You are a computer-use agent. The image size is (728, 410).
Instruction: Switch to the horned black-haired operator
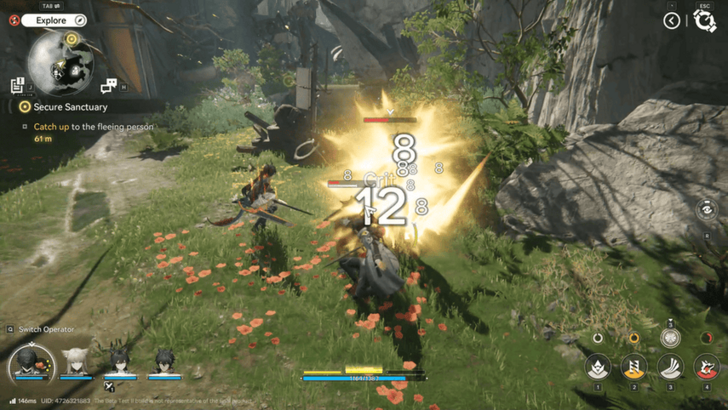pyautogui.click(x=120, y=360)
